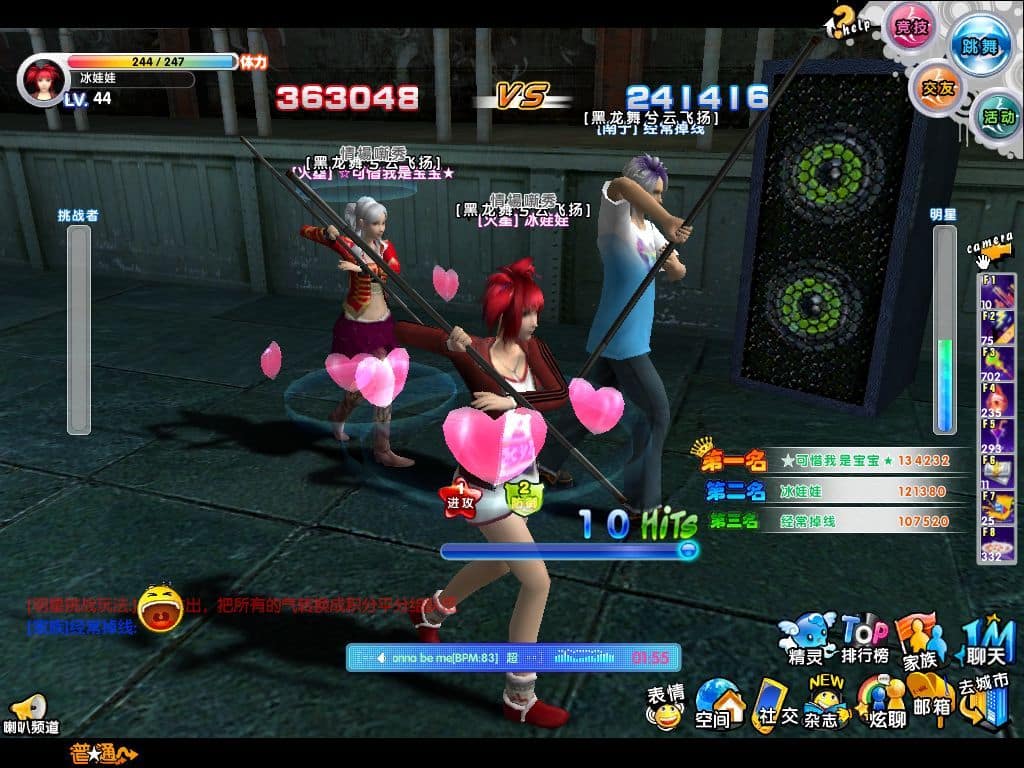1024x768 pixels.
Task: Open the teal 活动 events bubble
Action: [x=996, y=115]
